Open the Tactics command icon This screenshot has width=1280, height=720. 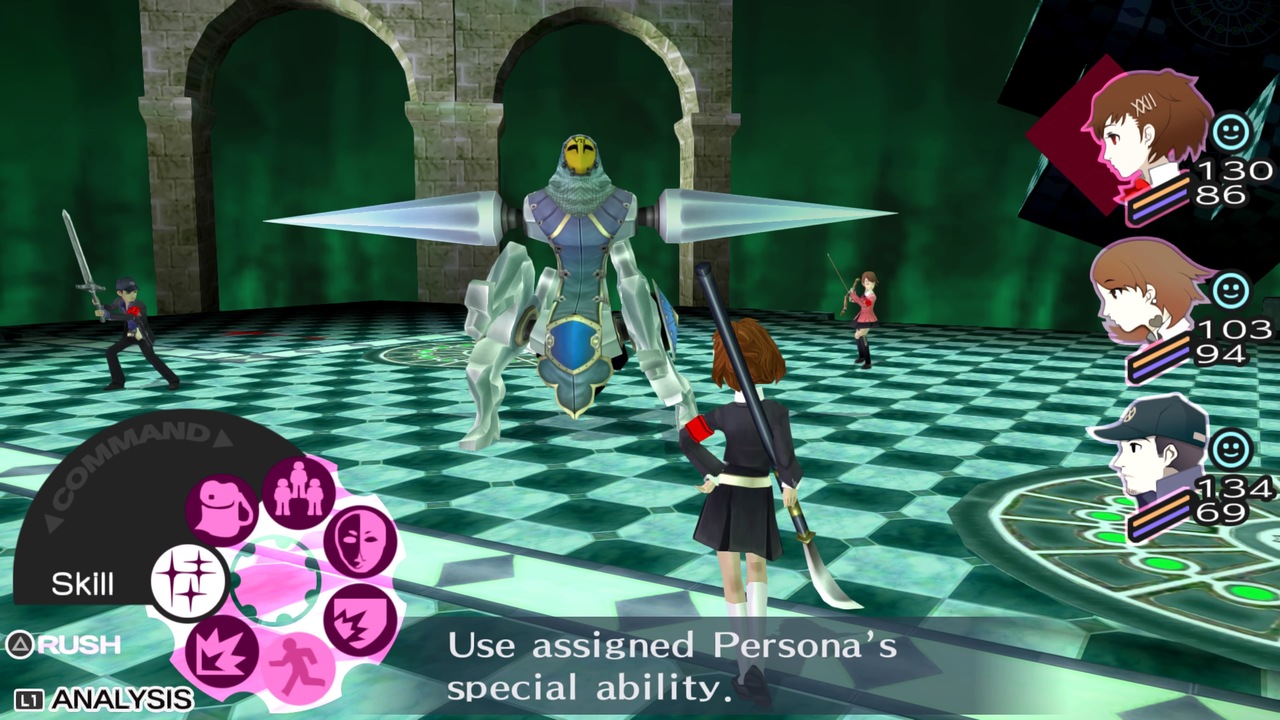(301, 492)
